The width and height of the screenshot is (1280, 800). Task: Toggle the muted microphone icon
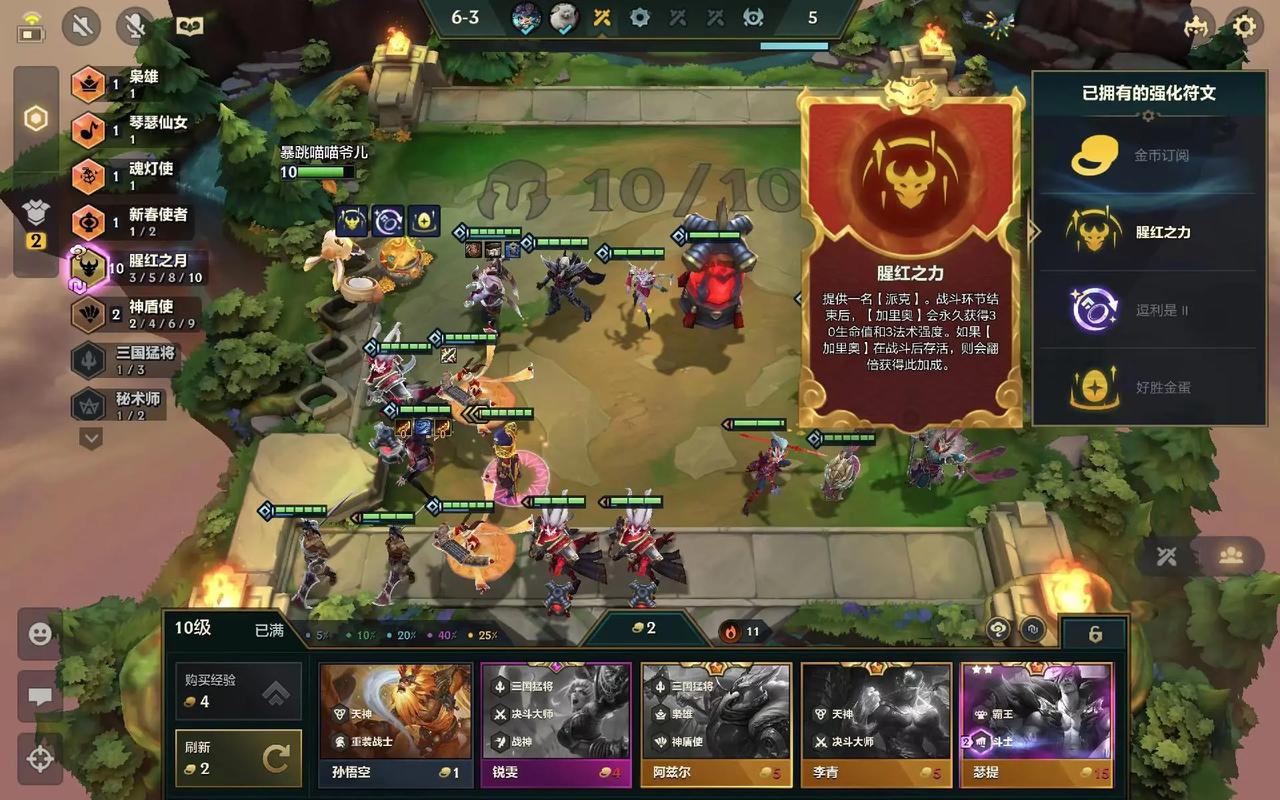point(135,26)
